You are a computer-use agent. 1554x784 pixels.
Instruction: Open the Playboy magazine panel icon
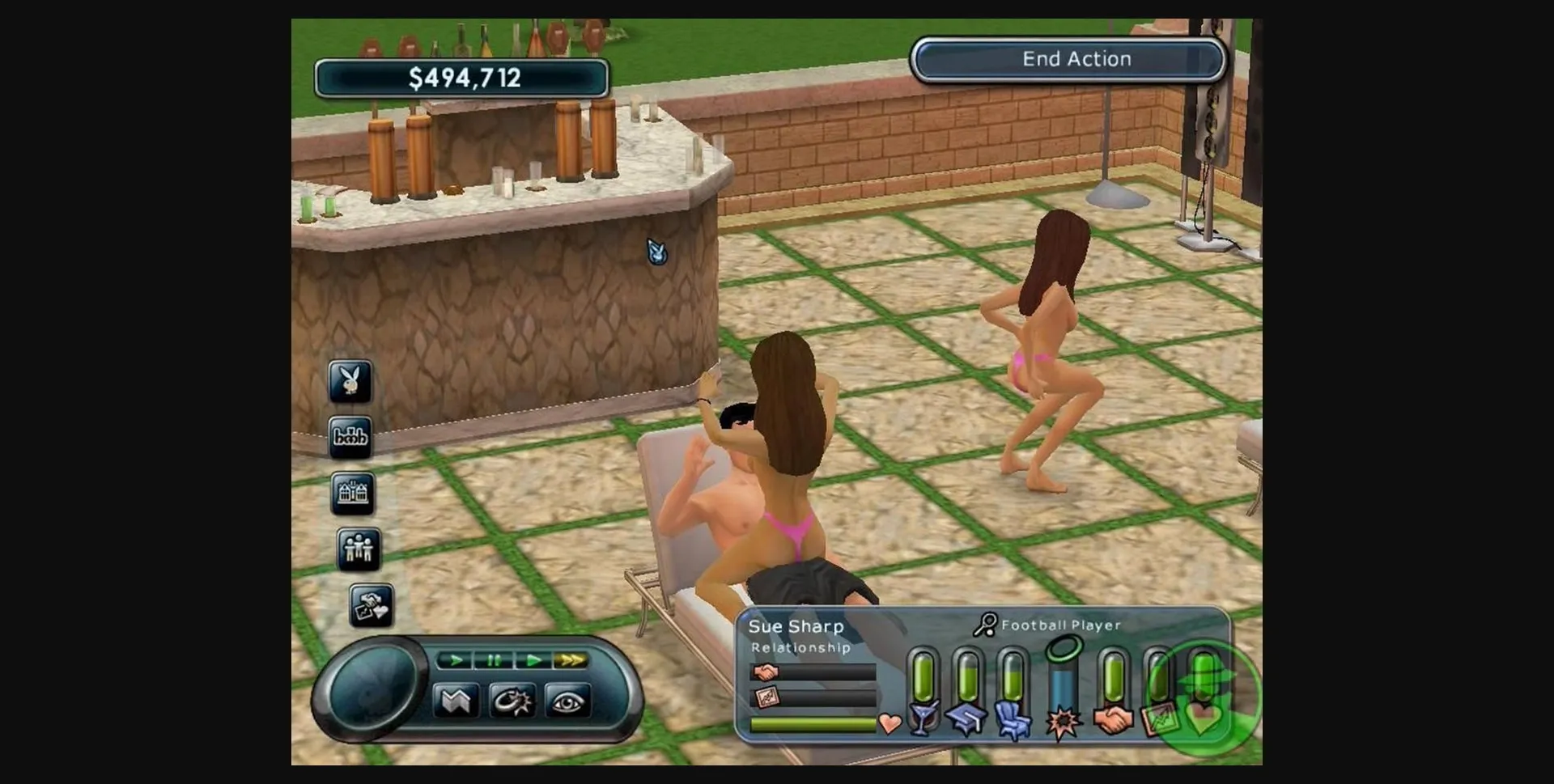350,437
